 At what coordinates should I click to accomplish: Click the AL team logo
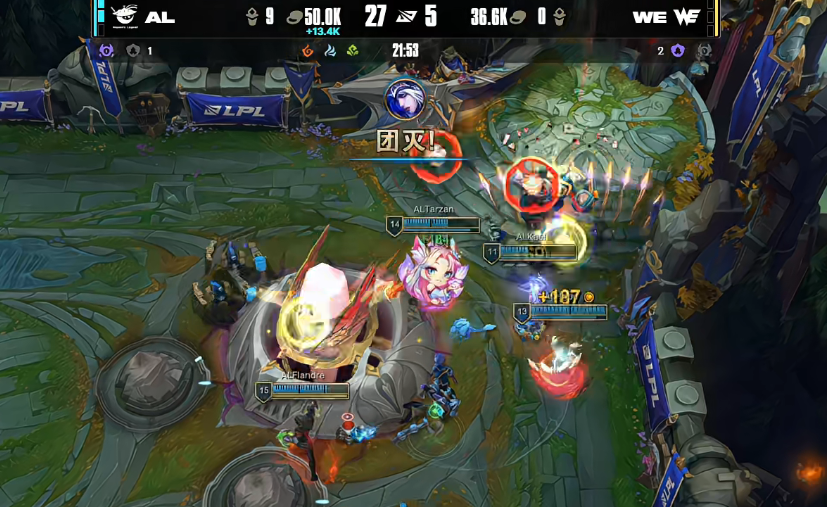(x=124, y=16)
